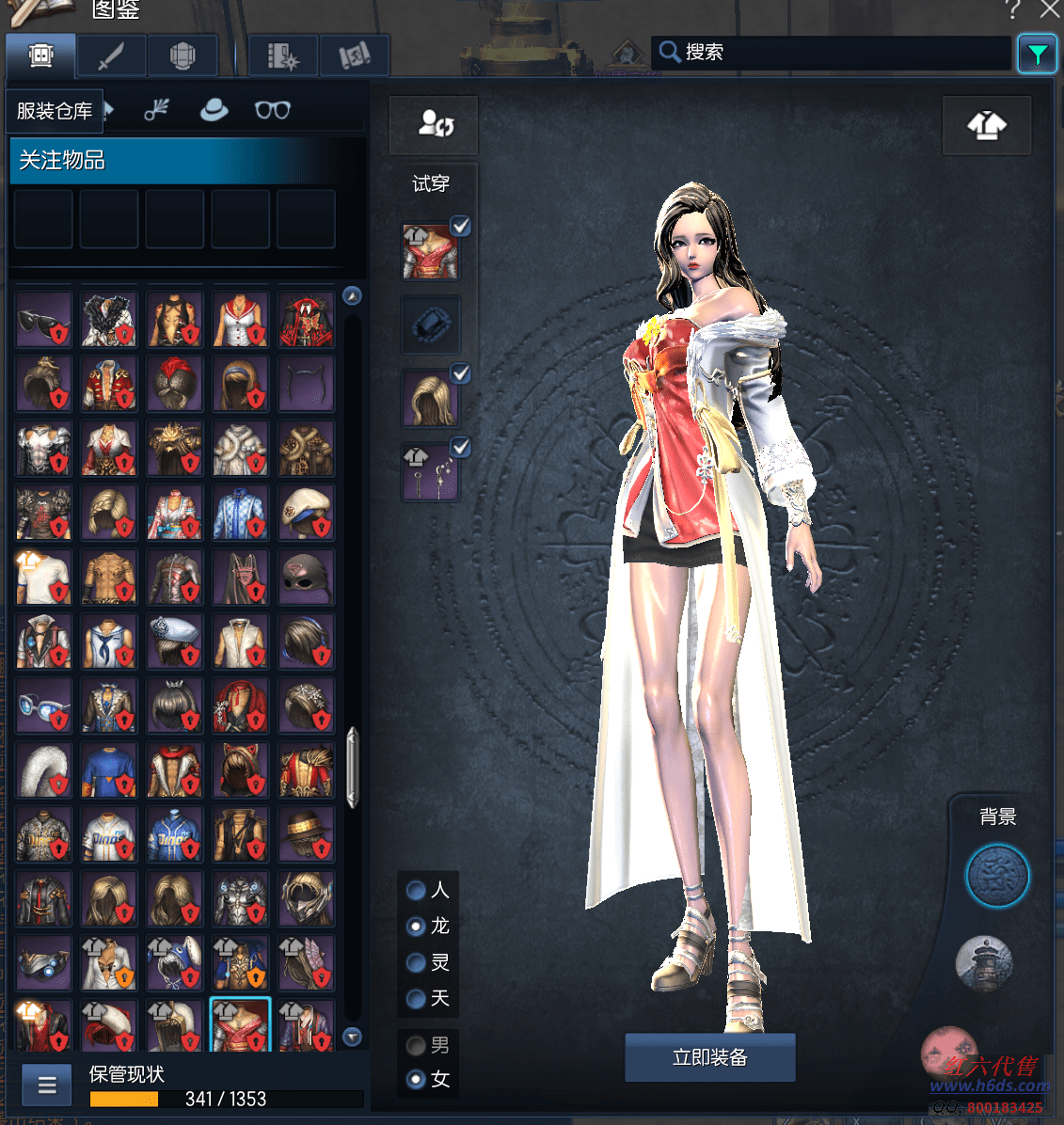The height and width of the screenshot is (1125, 1064).
Task: Select the blue circular background option
Action: 997,876
